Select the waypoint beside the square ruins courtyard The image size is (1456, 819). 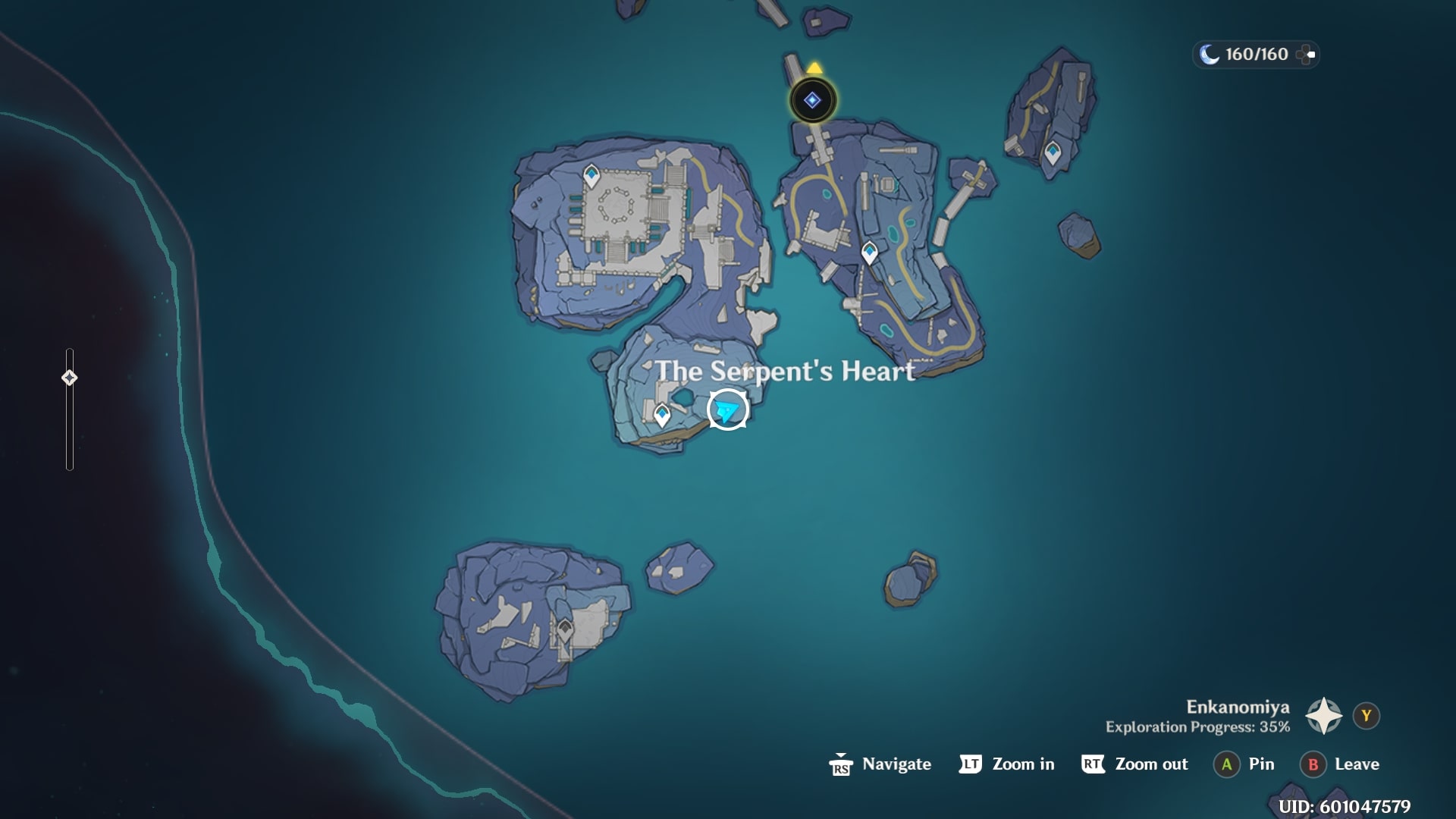point(591,176)
